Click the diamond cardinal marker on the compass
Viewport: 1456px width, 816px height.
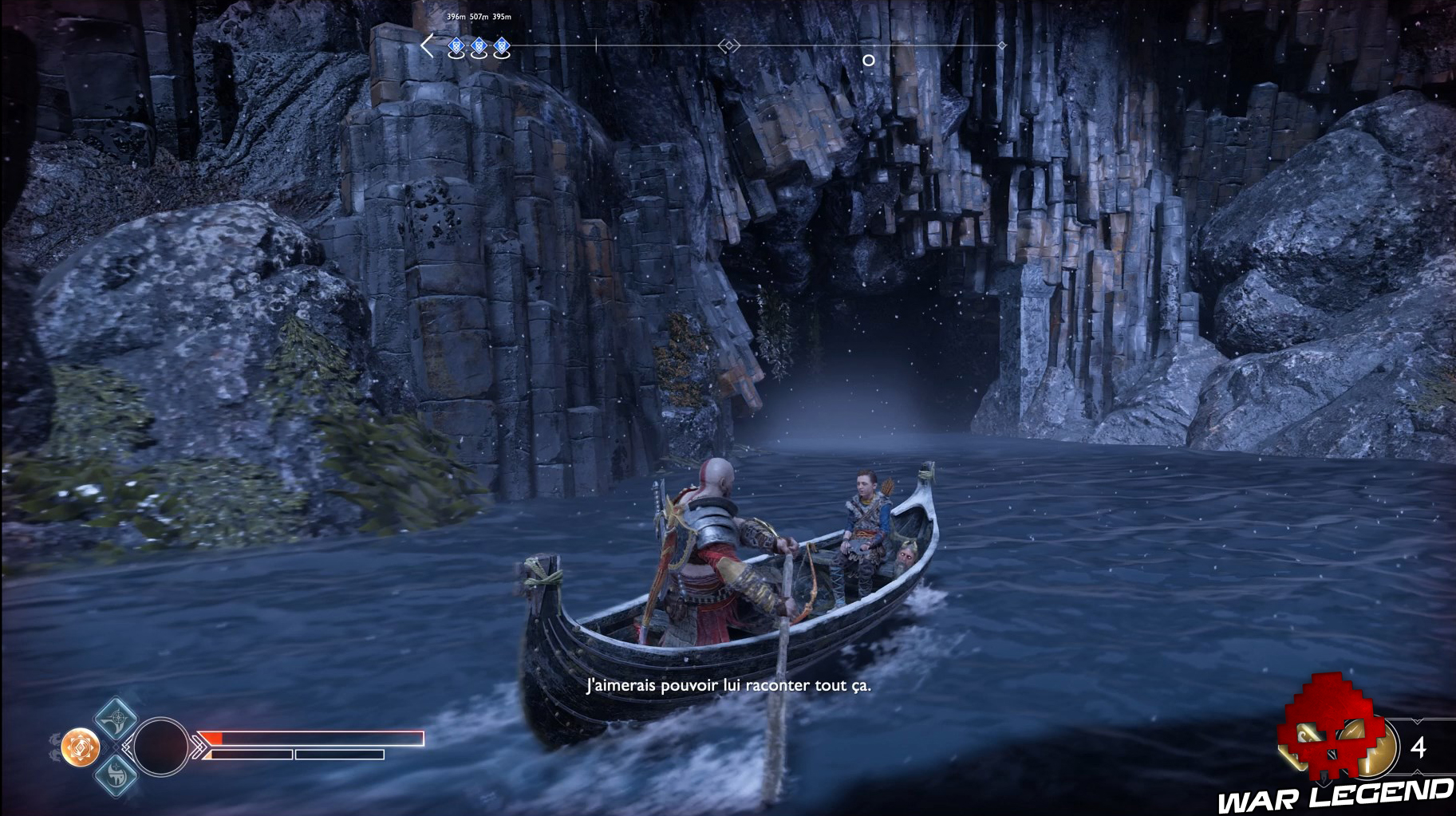click(x=729, y=45)
